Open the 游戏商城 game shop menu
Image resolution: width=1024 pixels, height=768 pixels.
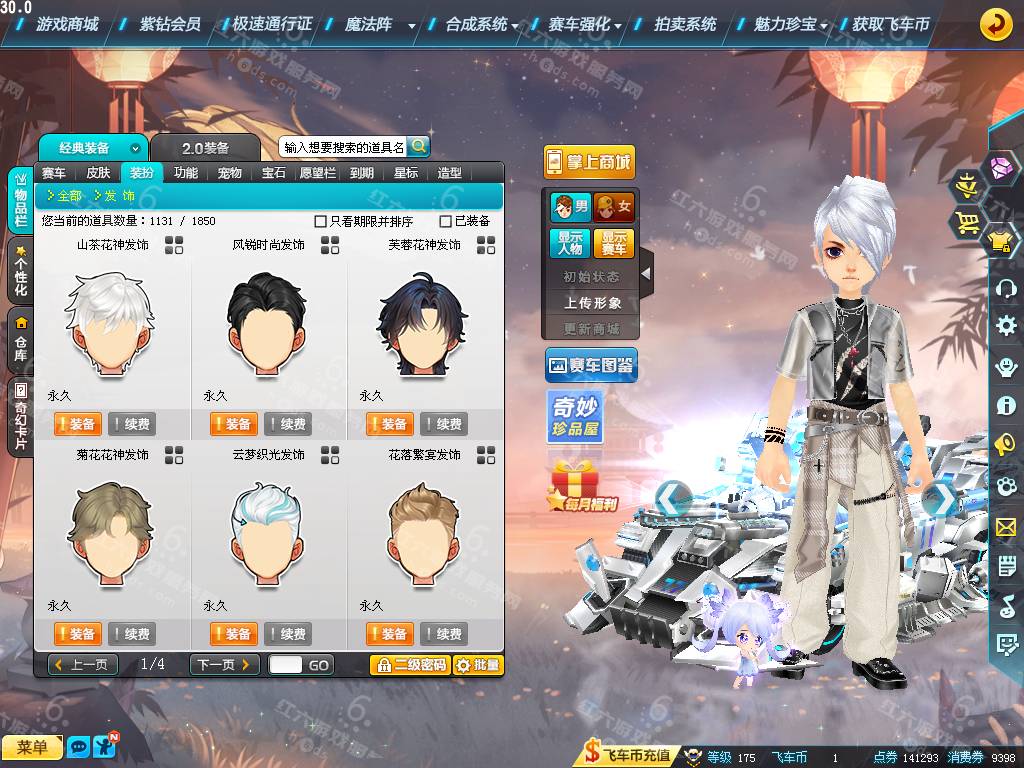click(x=67, y=24)
